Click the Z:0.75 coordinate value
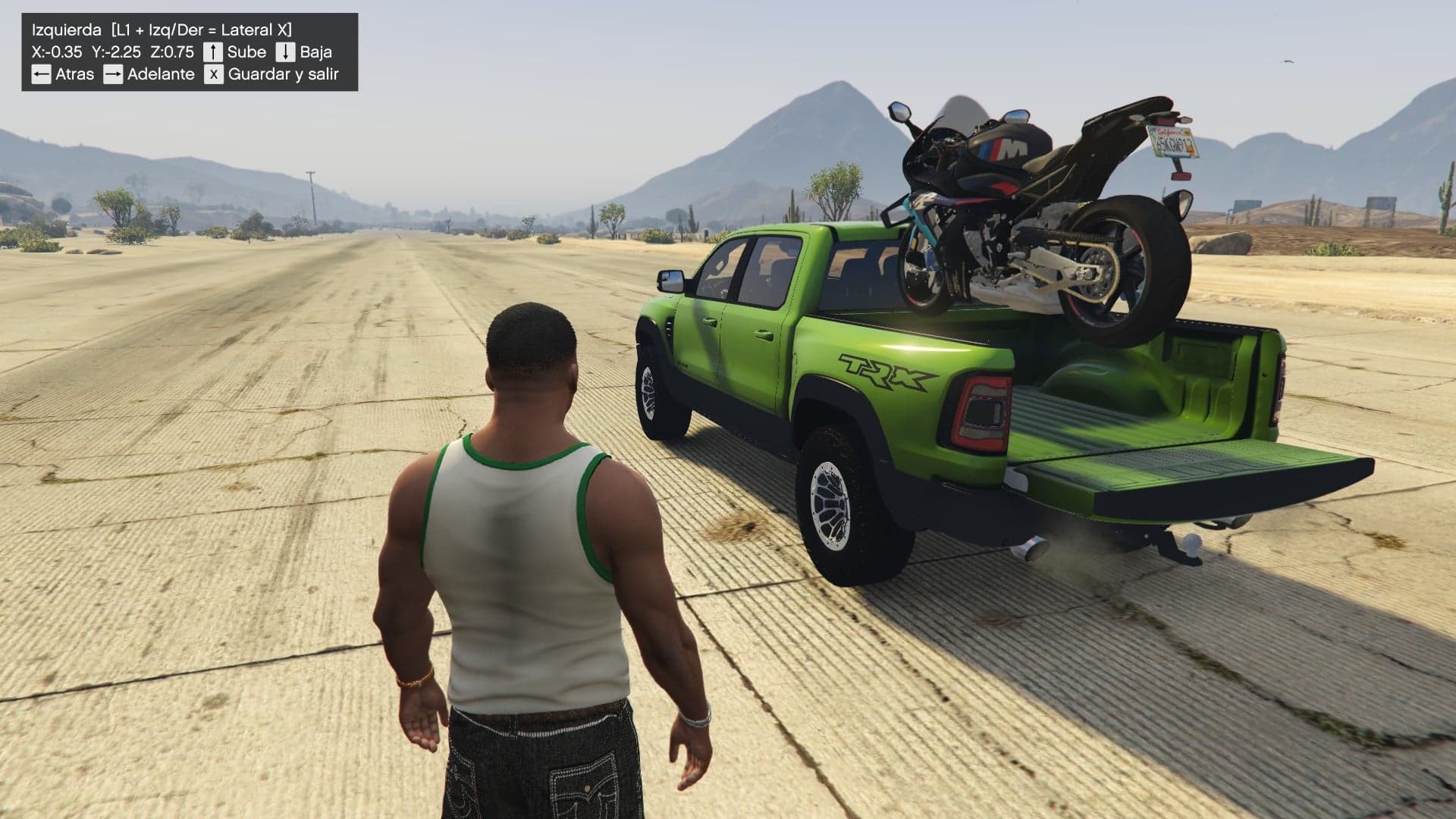The image size is (1456, 819). coord(174,52)
